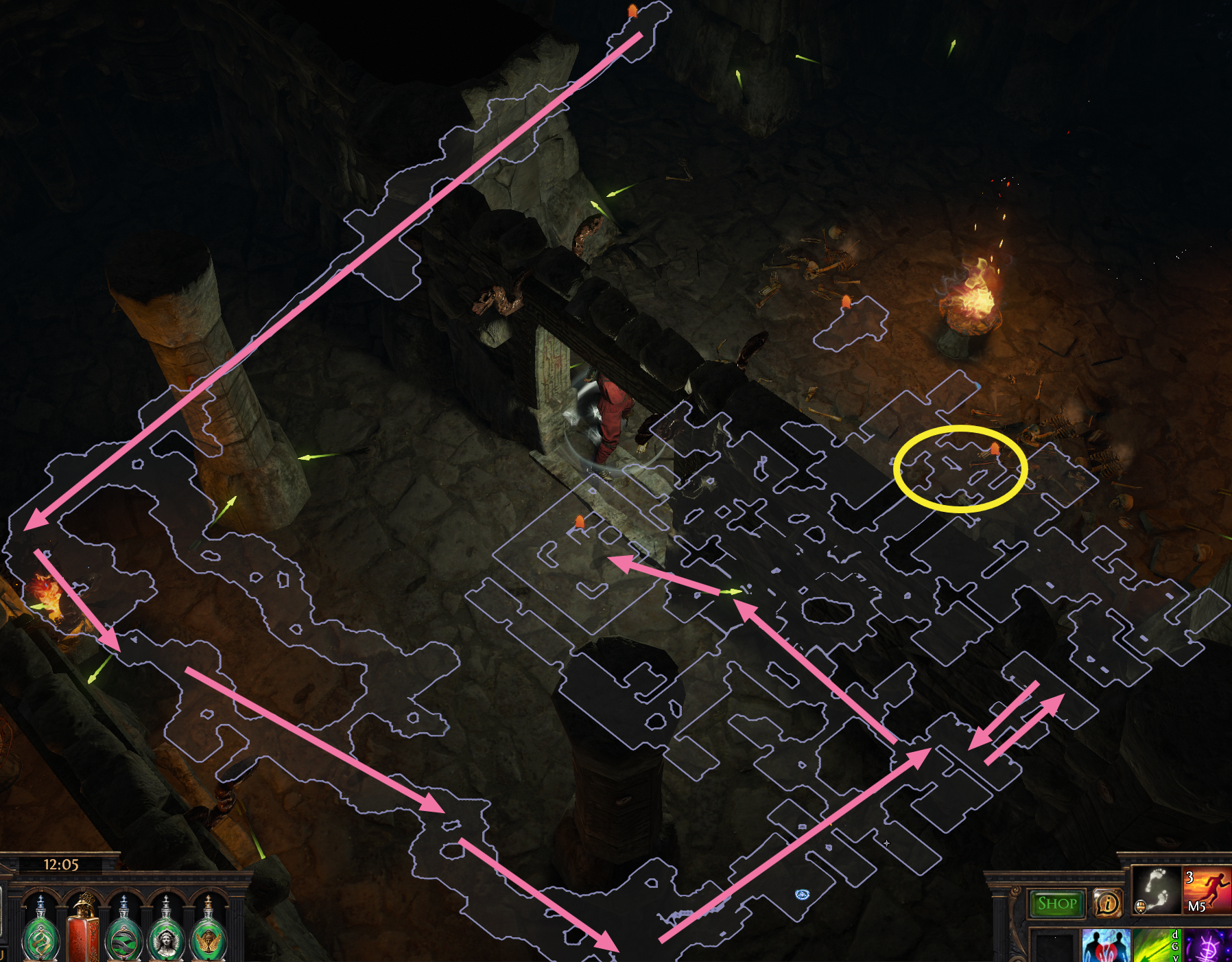This screenshot has height=962, width=1232.
Task: Click the golden chat info icon beside Shop
Action: 1109,904
